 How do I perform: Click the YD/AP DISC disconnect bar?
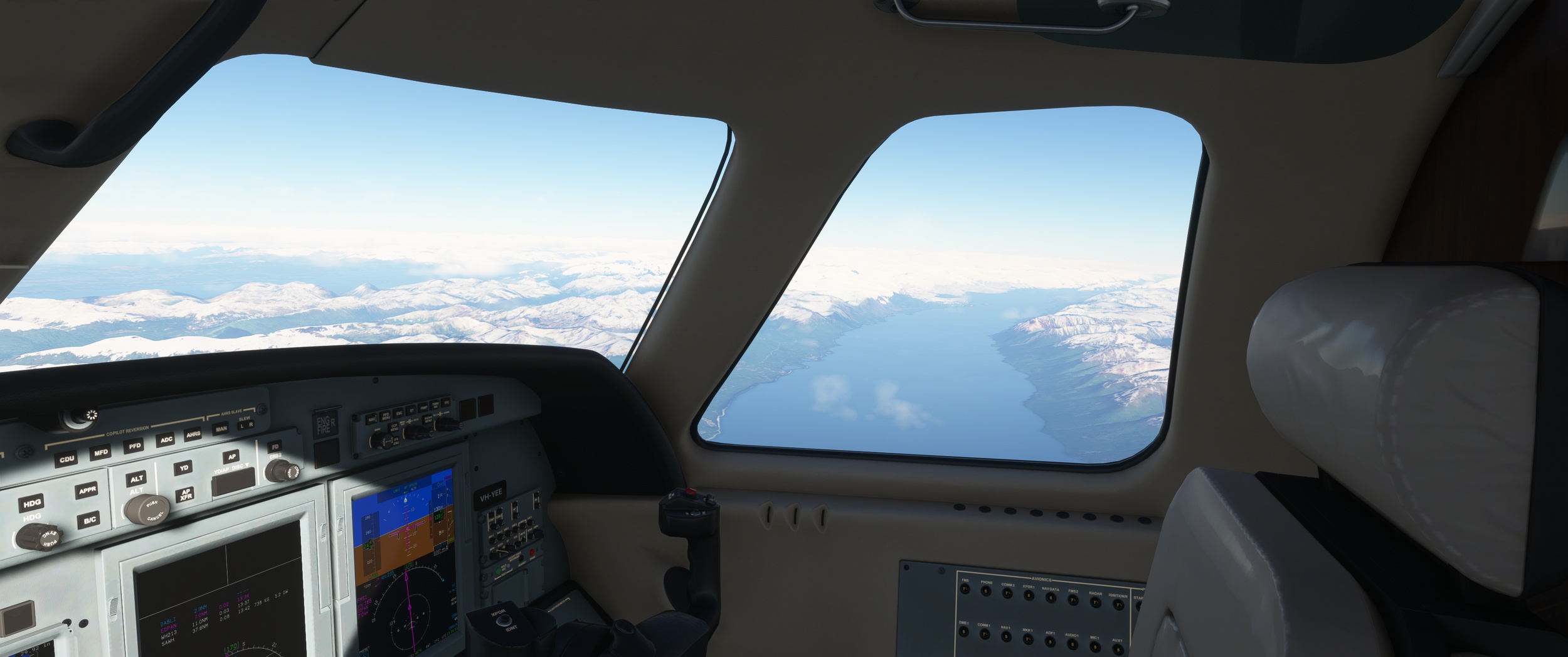(x=233, y=482)
